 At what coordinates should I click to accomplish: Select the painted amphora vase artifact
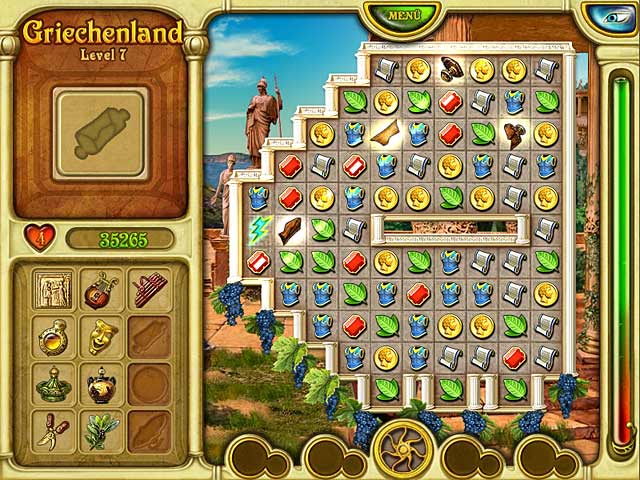click(101, 385)
